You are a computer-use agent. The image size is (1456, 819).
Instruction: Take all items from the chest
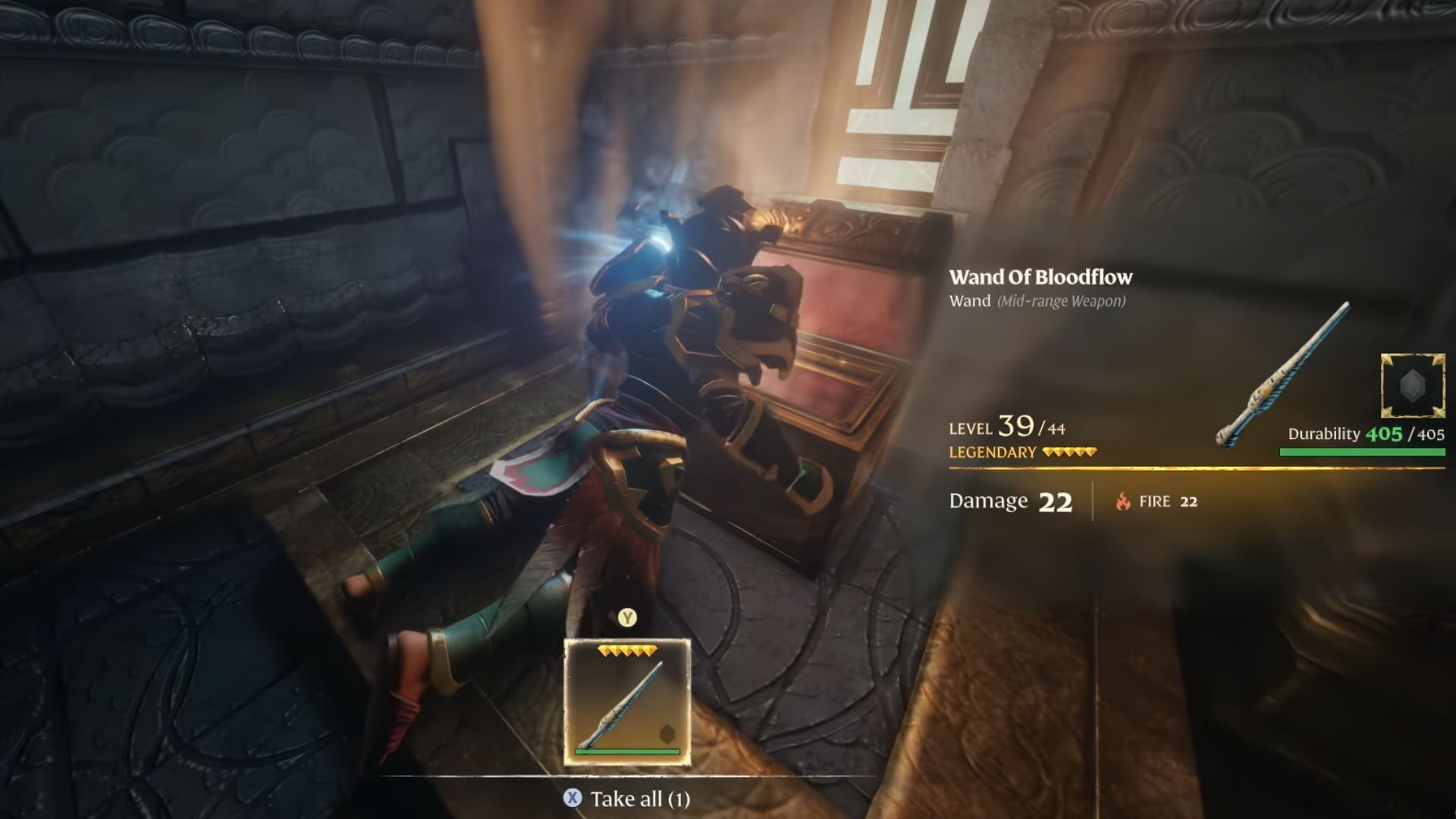coord(627,799)
